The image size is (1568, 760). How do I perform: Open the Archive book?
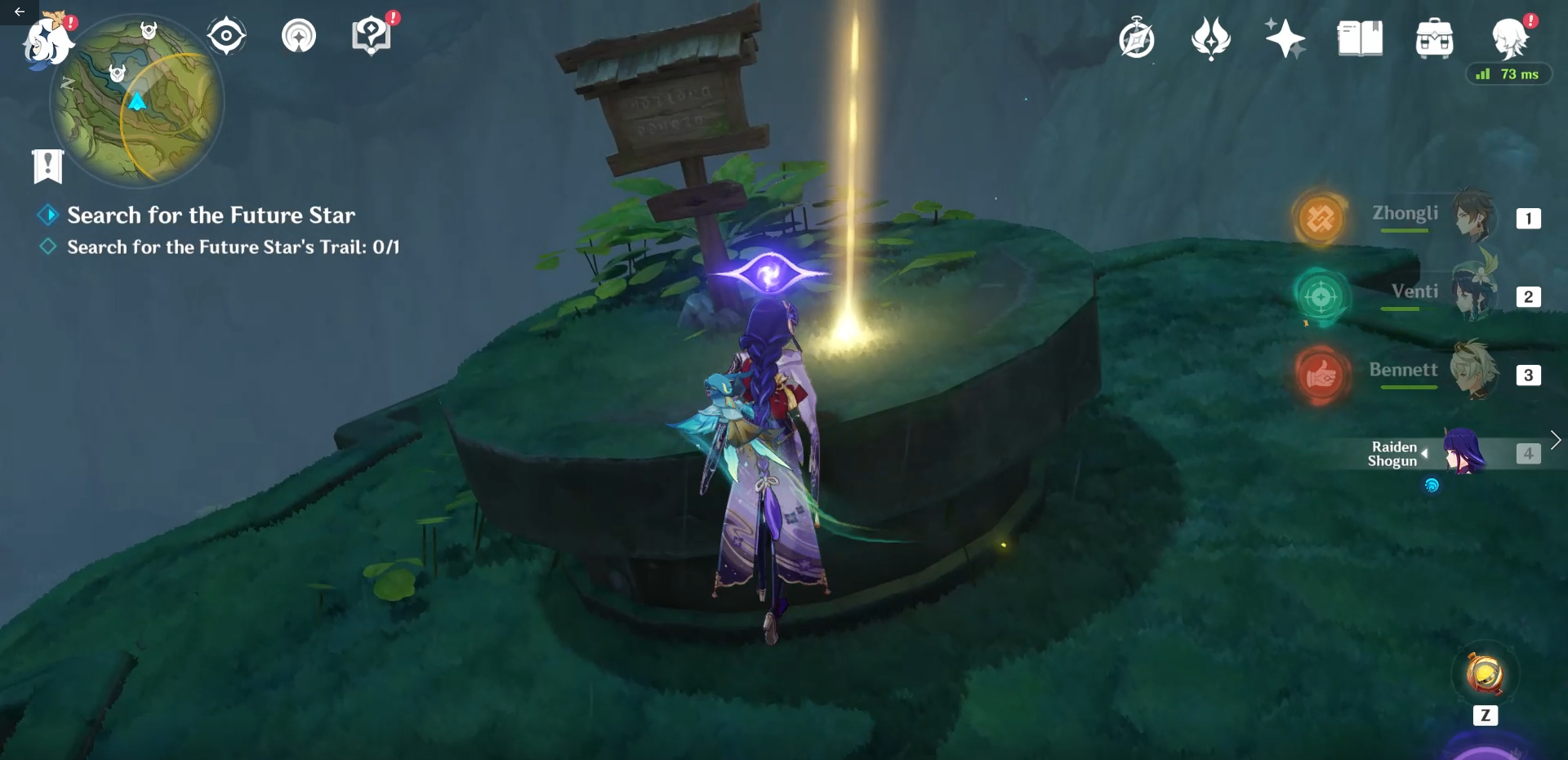pos(1358,37)
